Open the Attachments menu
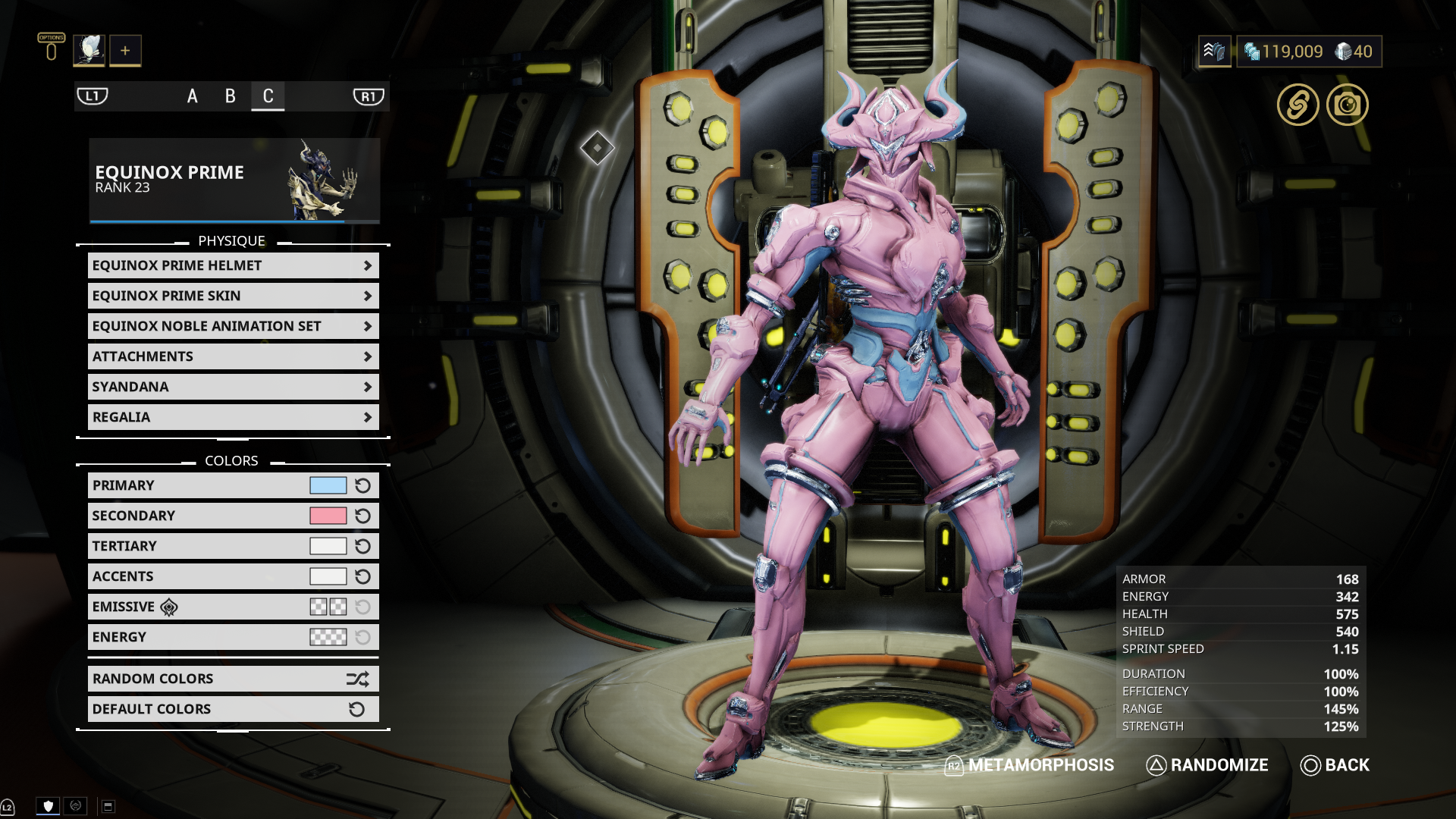1456x819 pixels. (233, 356)
